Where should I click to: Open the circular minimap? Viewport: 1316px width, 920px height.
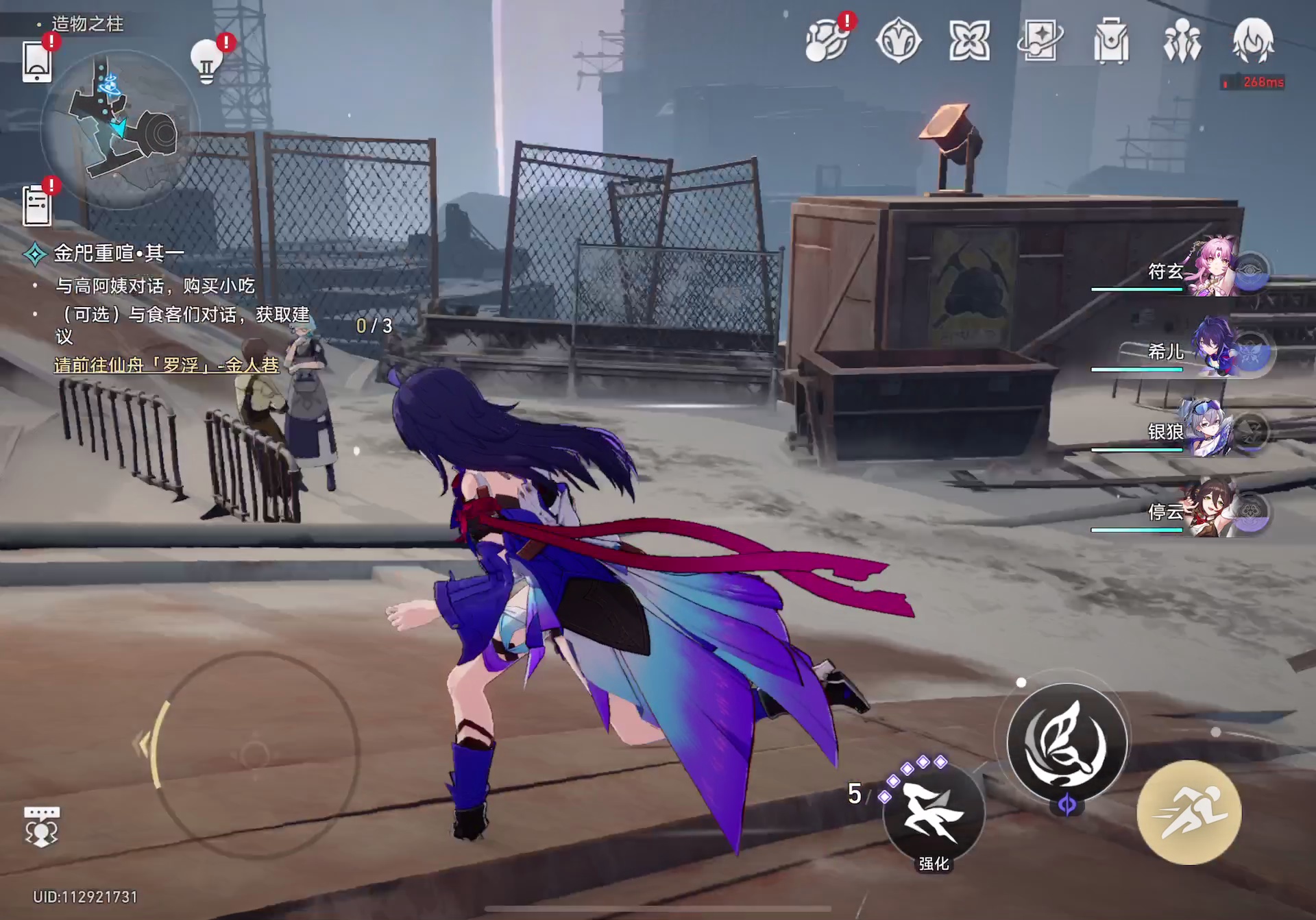click(x=120, y=130)
